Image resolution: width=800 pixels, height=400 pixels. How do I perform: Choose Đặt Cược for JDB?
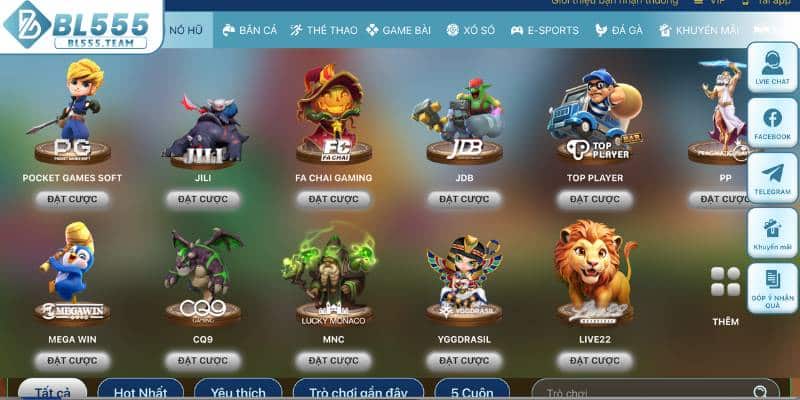point(464,199)
